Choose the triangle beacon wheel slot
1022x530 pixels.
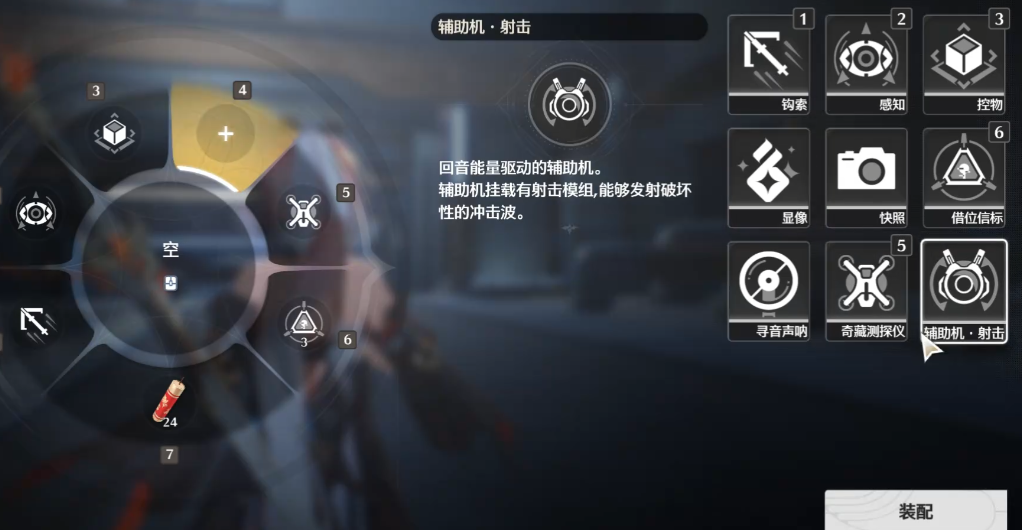tap(303, 321)
